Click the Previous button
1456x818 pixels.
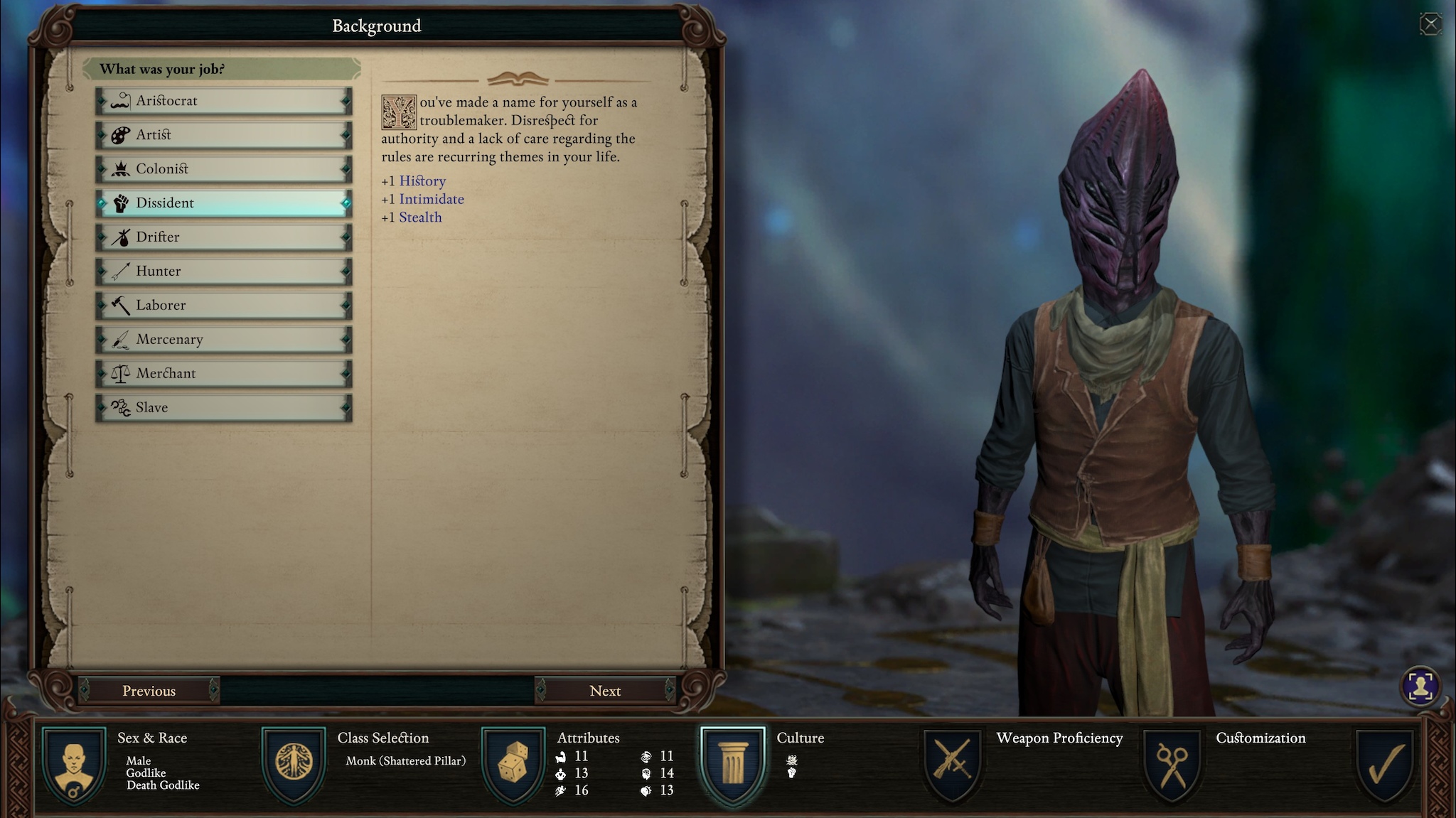149,690
